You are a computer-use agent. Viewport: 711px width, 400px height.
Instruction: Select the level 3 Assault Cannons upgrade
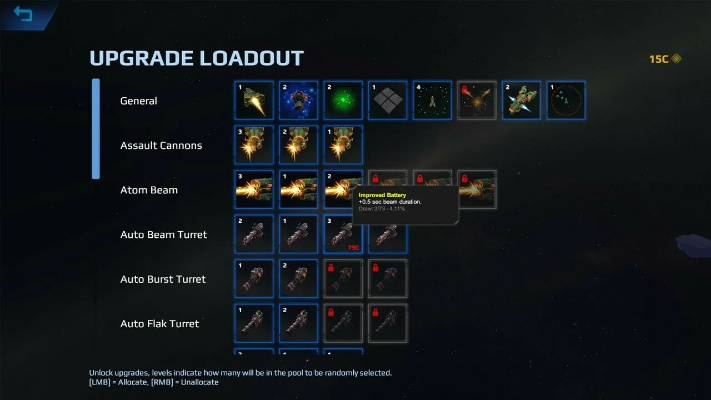pos(254,145)
